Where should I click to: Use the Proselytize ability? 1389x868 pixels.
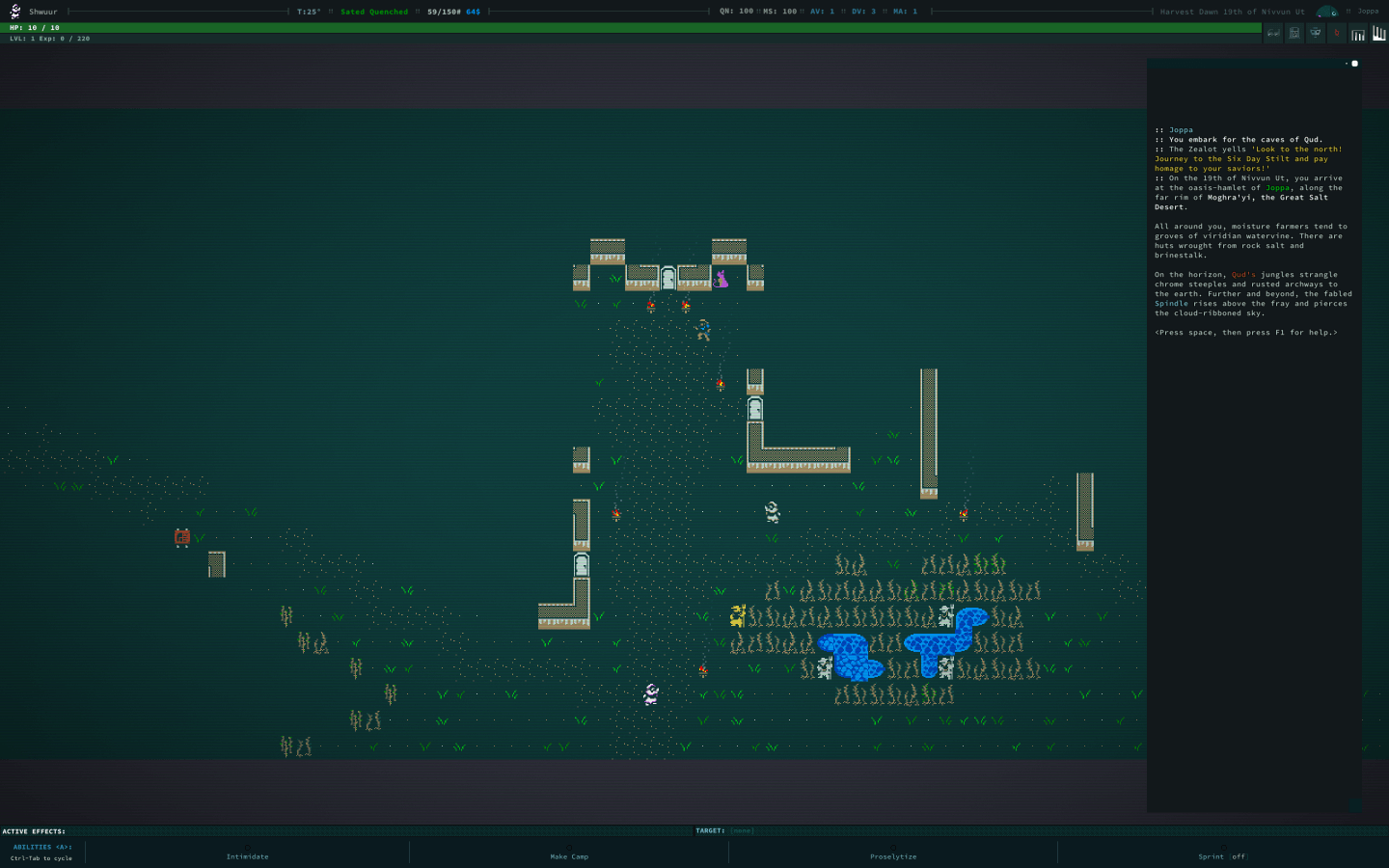point(891,856)
